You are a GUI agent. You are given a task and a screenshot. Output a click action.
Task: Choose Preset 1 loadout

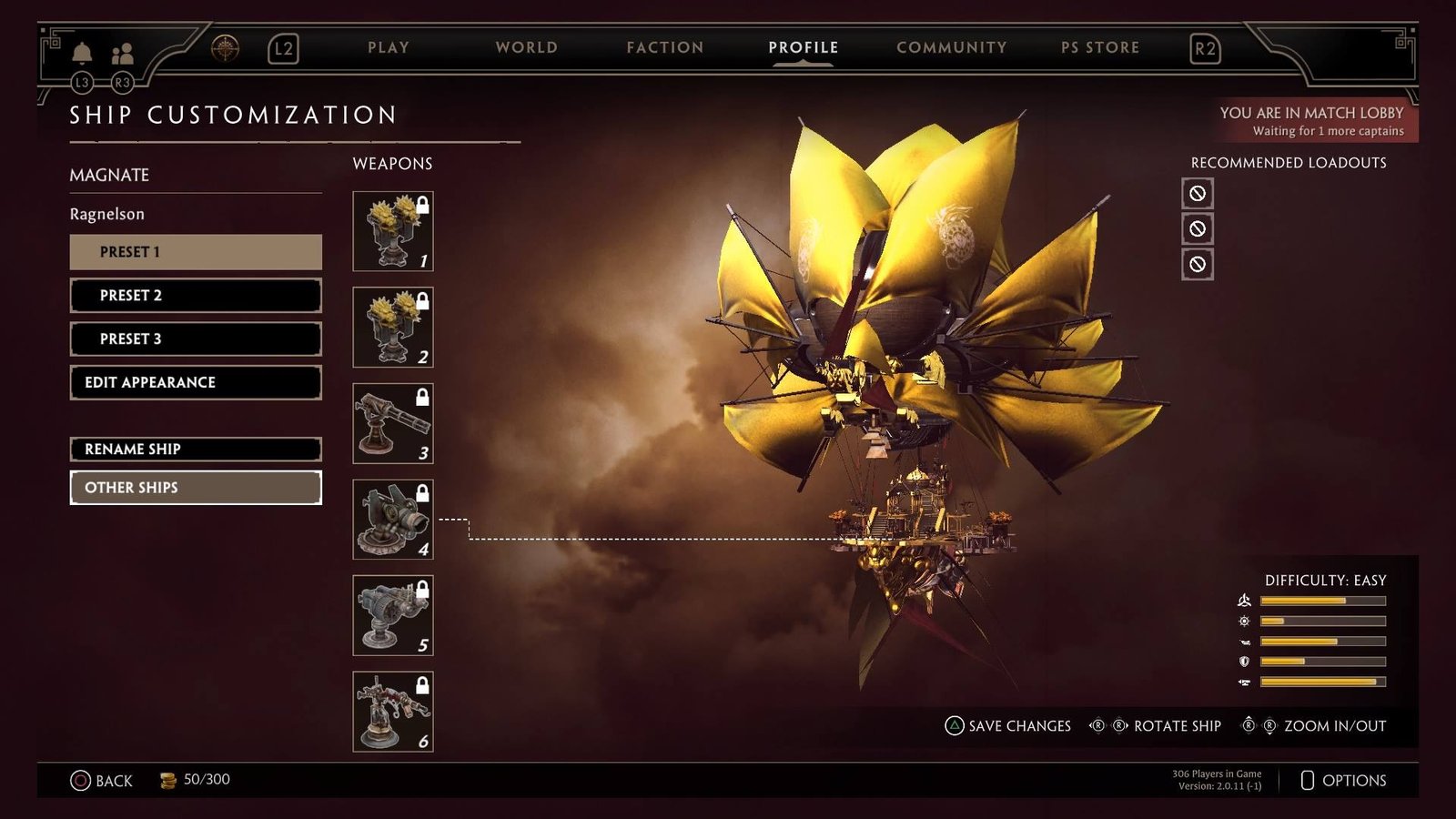pyautogui.click(x=196, y=252)
